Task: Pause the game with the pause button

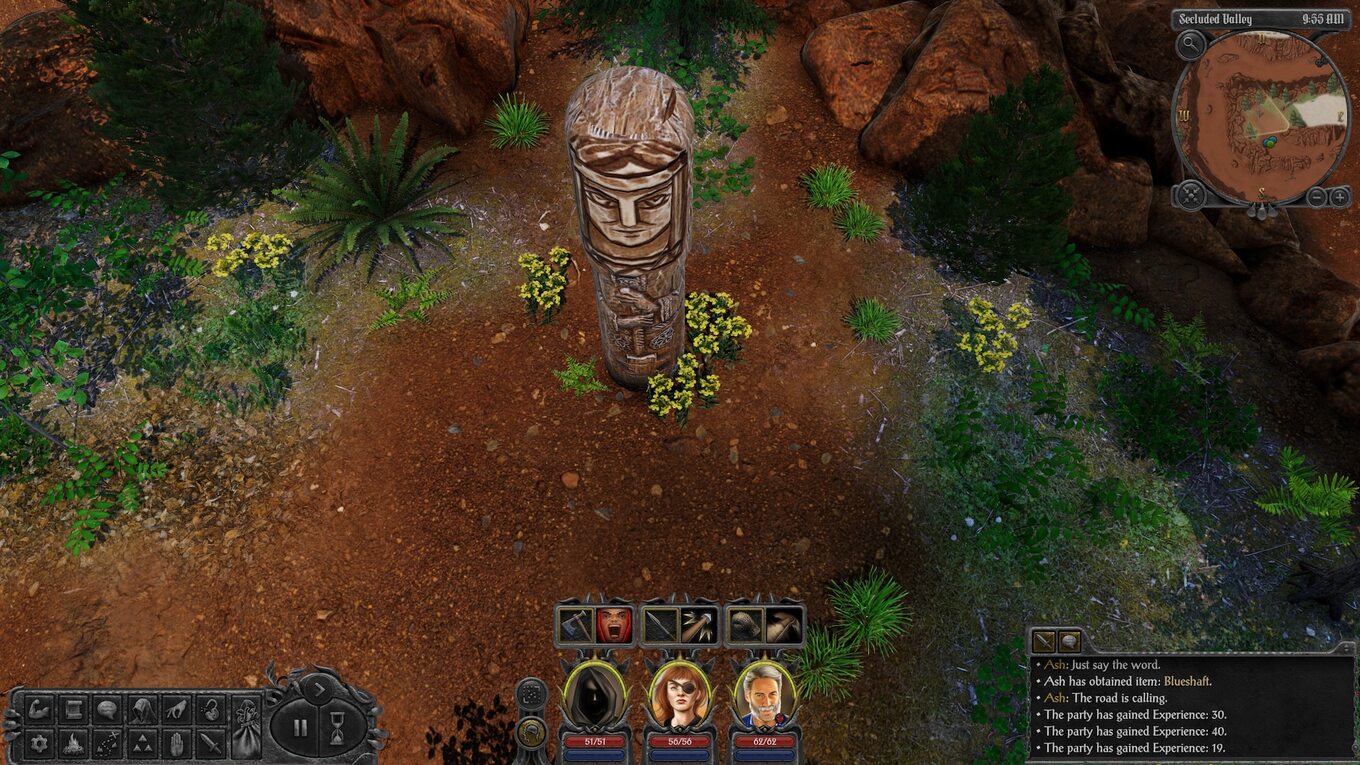Action: pos(300,727)
